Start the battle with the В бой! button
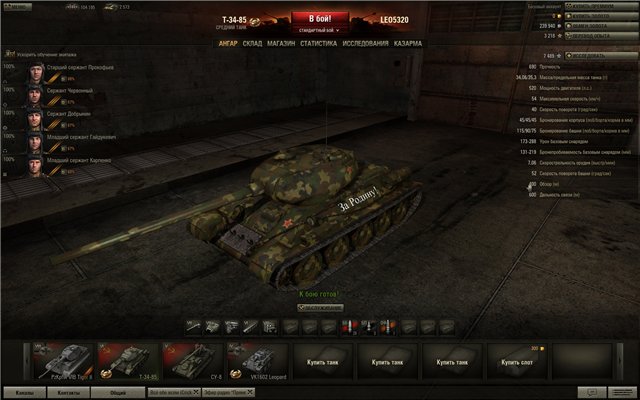The image size is (640, 400). click(319, 18)
